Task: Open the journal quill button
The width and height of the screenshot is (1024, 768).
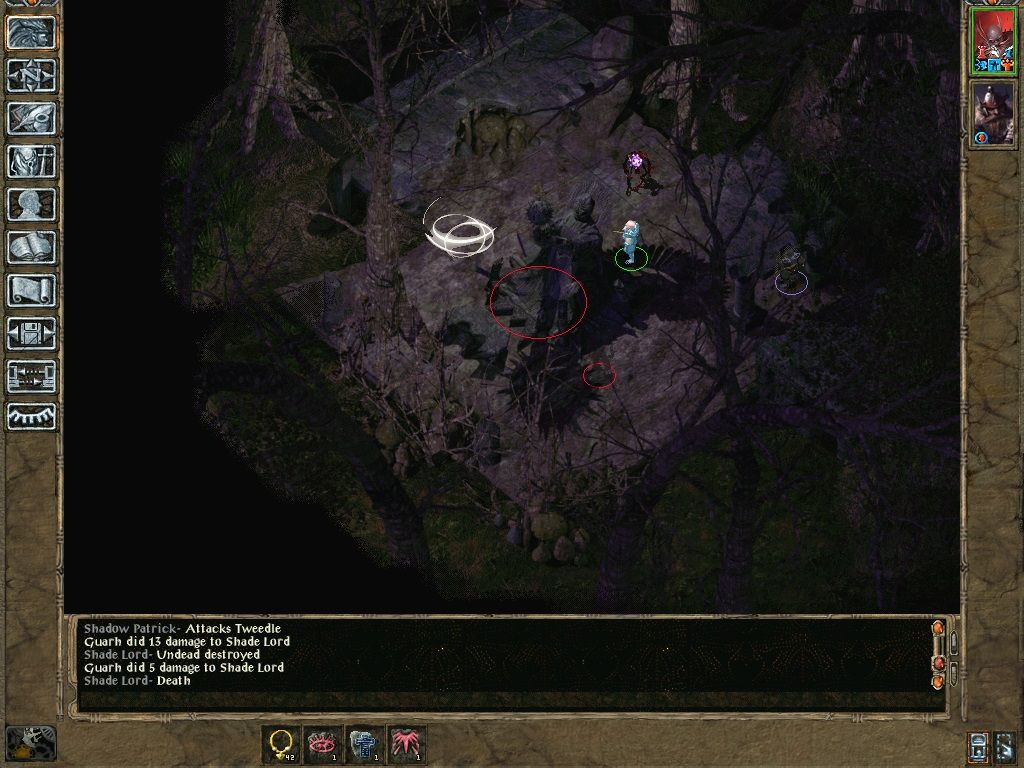Action: point(31,118)
